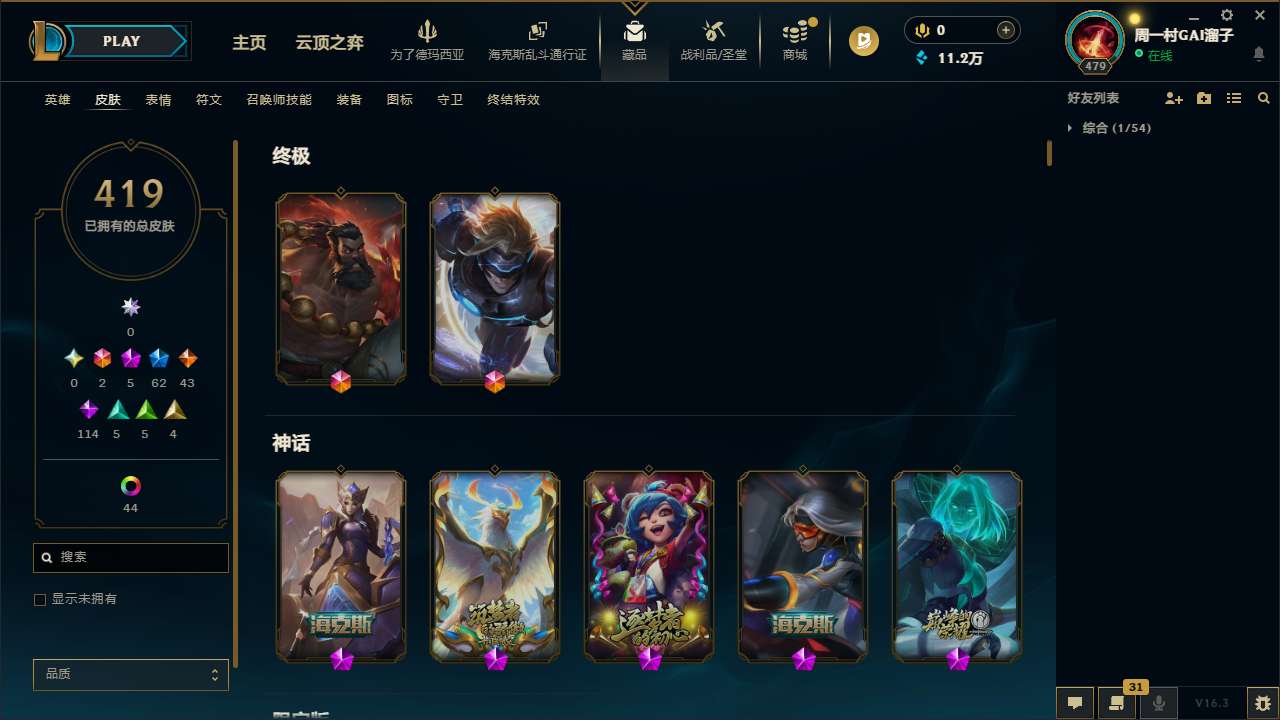Open the 商城 store

[x=795, y=40]
